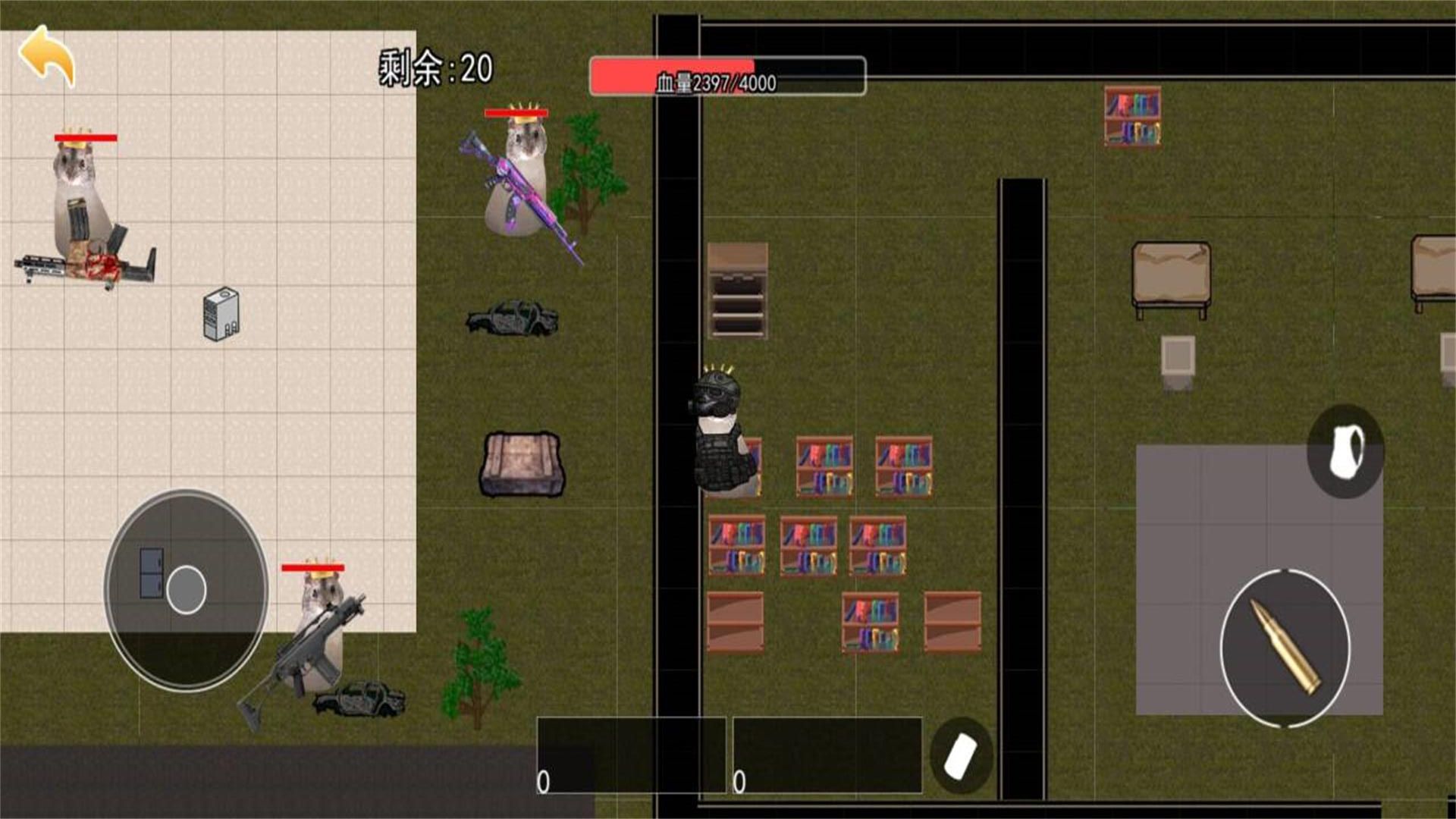Screen dimensions: 1456x819
Task: Click the bookshelf in the top-right corner
Action: pos(1133,118)
